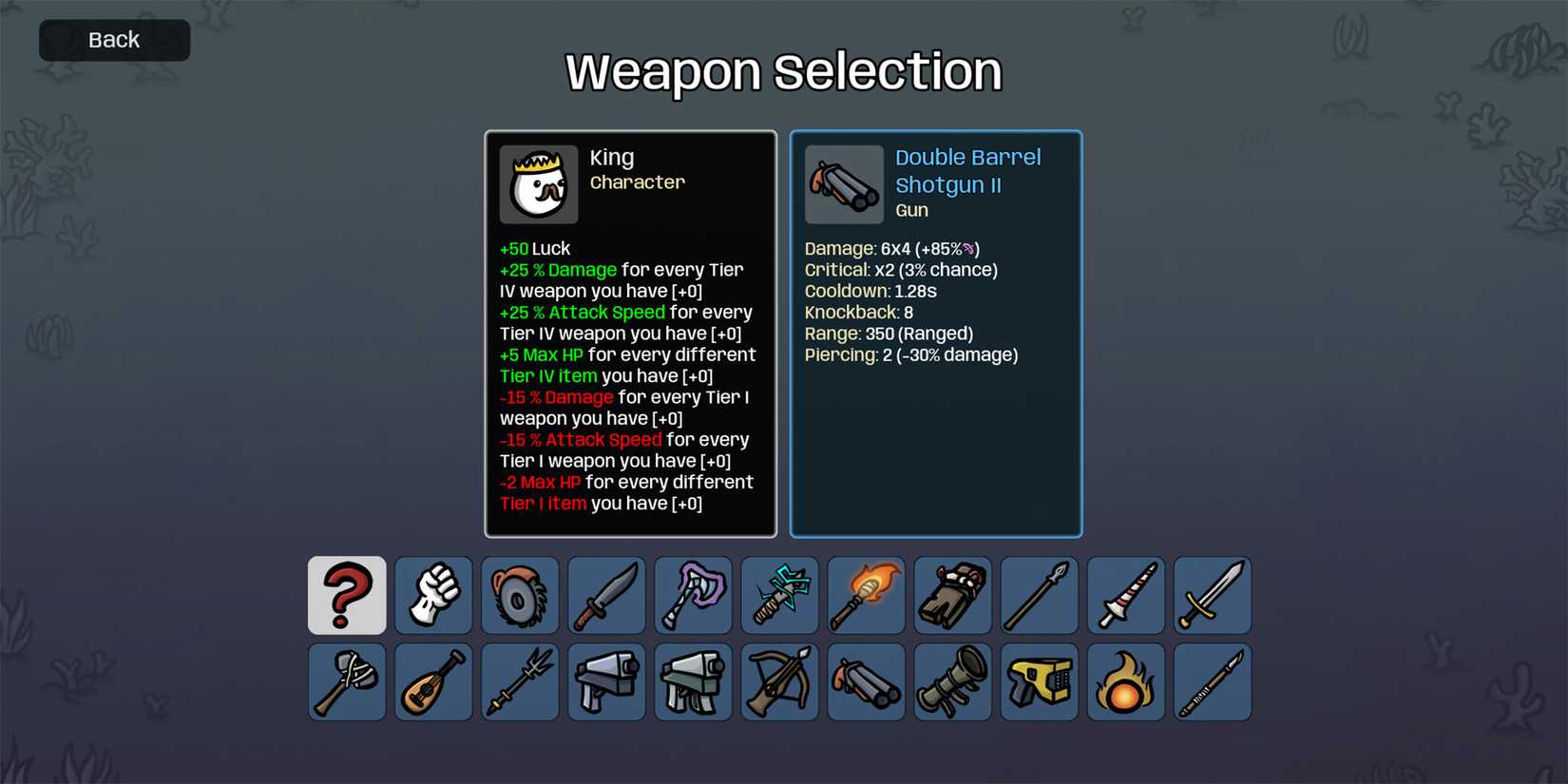The image size is (1568, 784).
Task: Select the Taser weapon
Action: (x=1038, y=681)
